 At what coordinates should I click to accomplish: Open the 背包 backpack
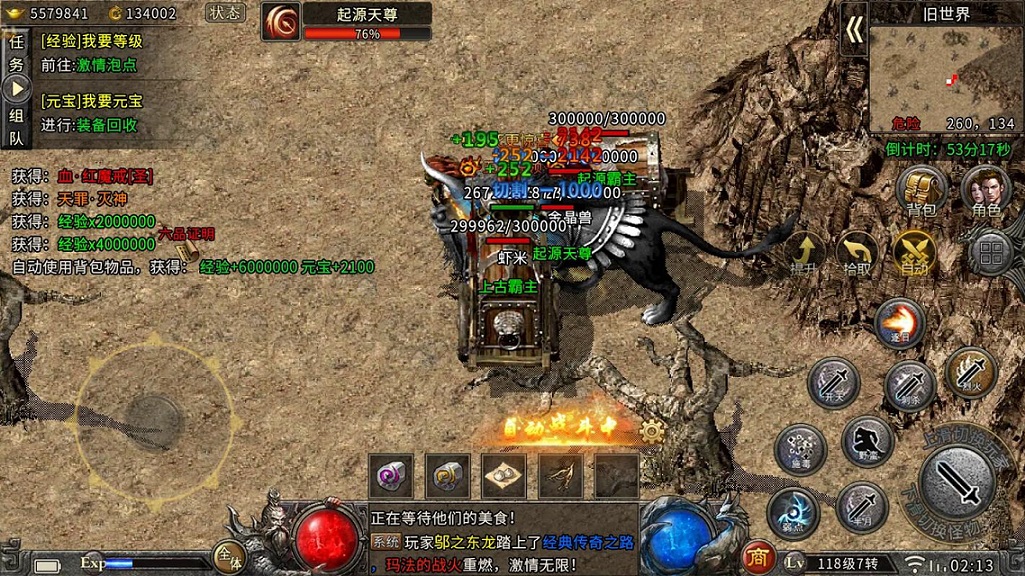921,191
